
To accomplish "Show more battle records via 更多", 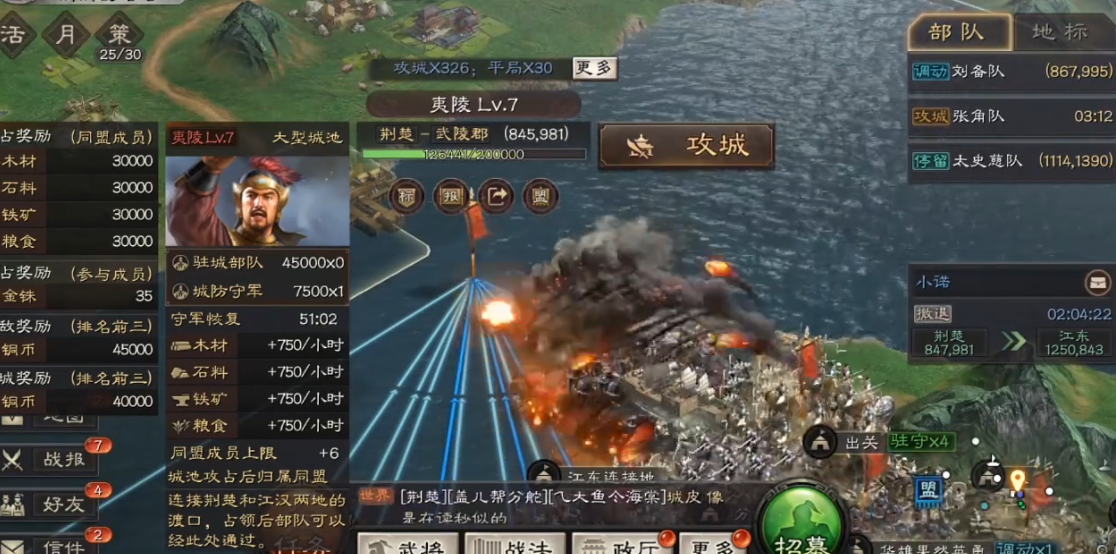I will [594, 68].
